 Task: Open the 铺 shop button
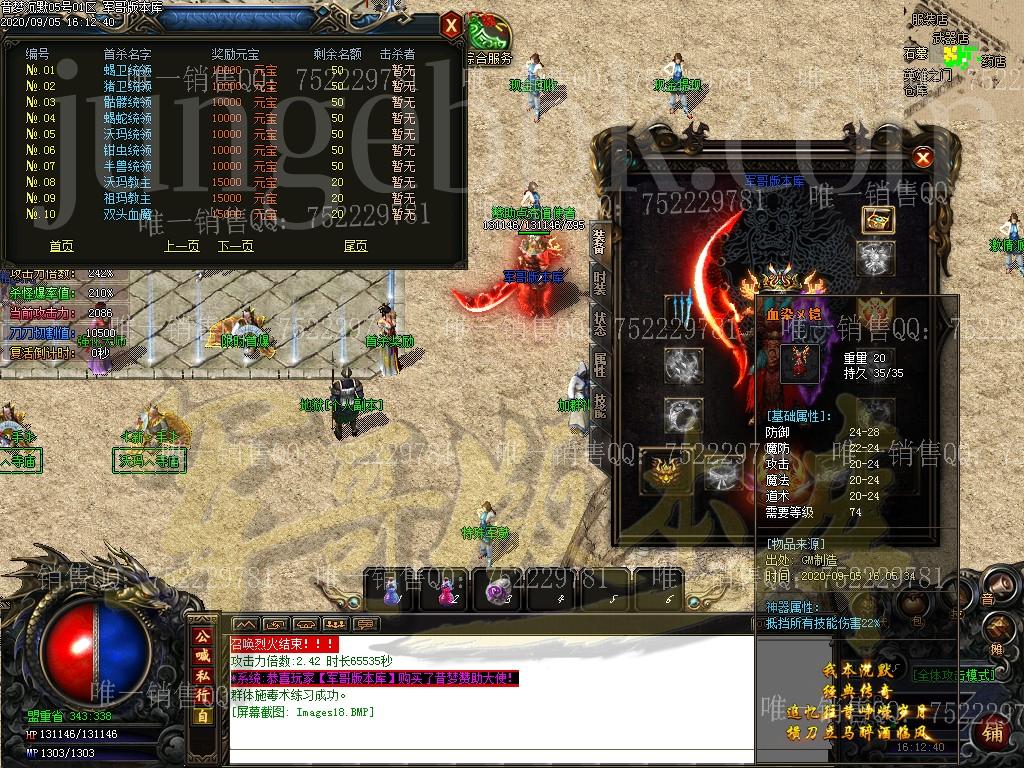click(x=992, y=733)
